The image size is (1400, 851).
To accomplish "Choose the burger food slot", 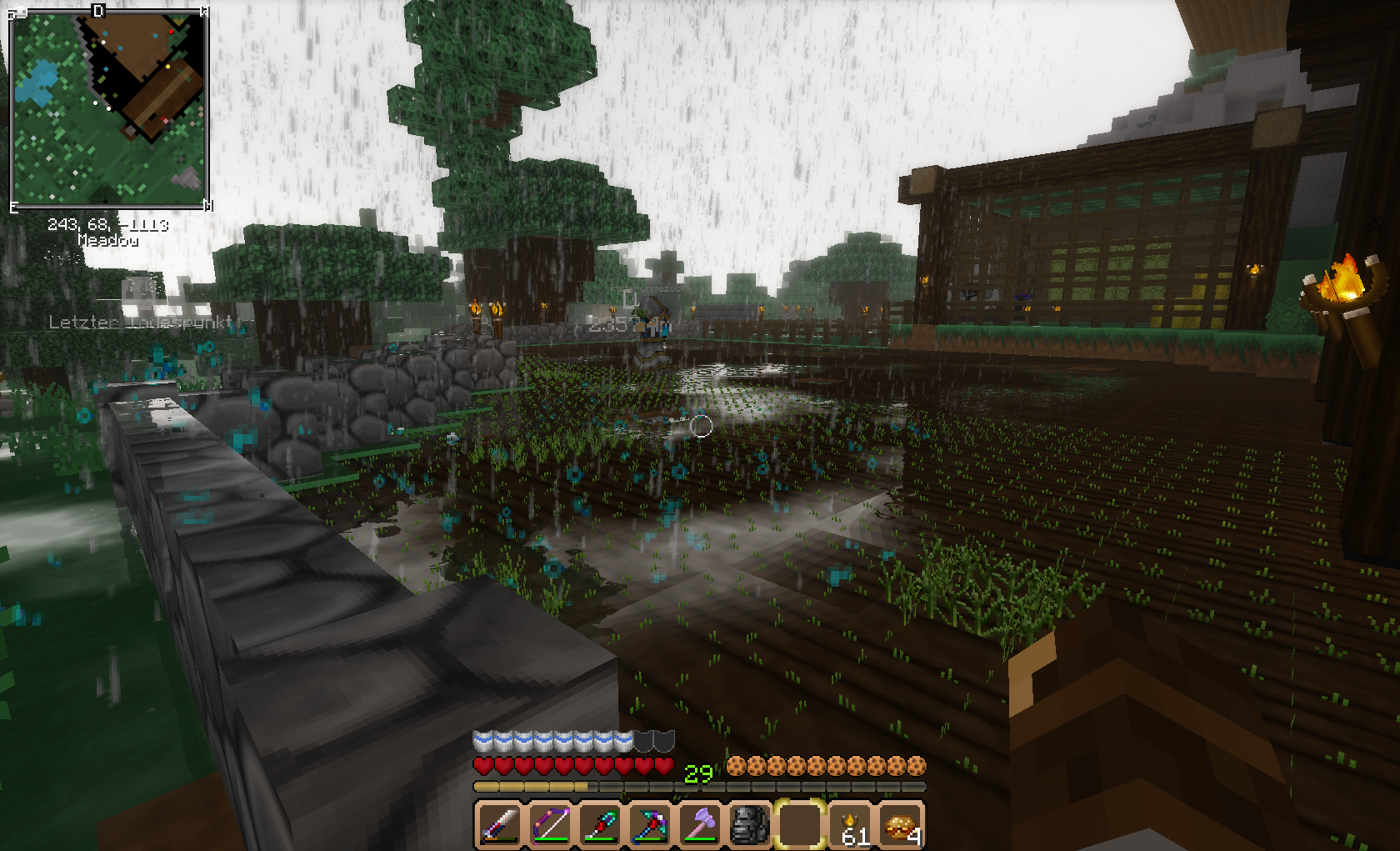I will click(x=901, y=824).
